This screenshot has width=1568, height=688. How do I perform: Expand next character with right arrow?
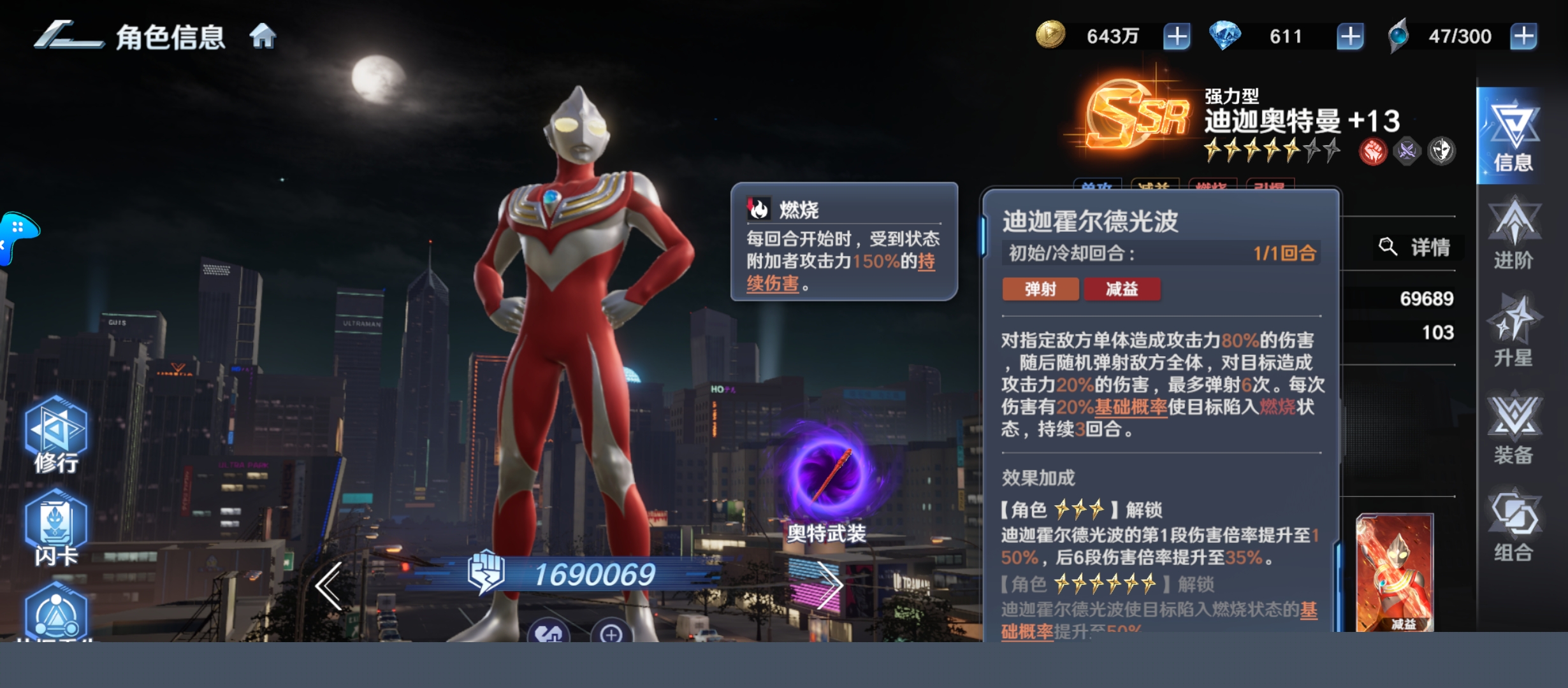(x=830, y=585)
